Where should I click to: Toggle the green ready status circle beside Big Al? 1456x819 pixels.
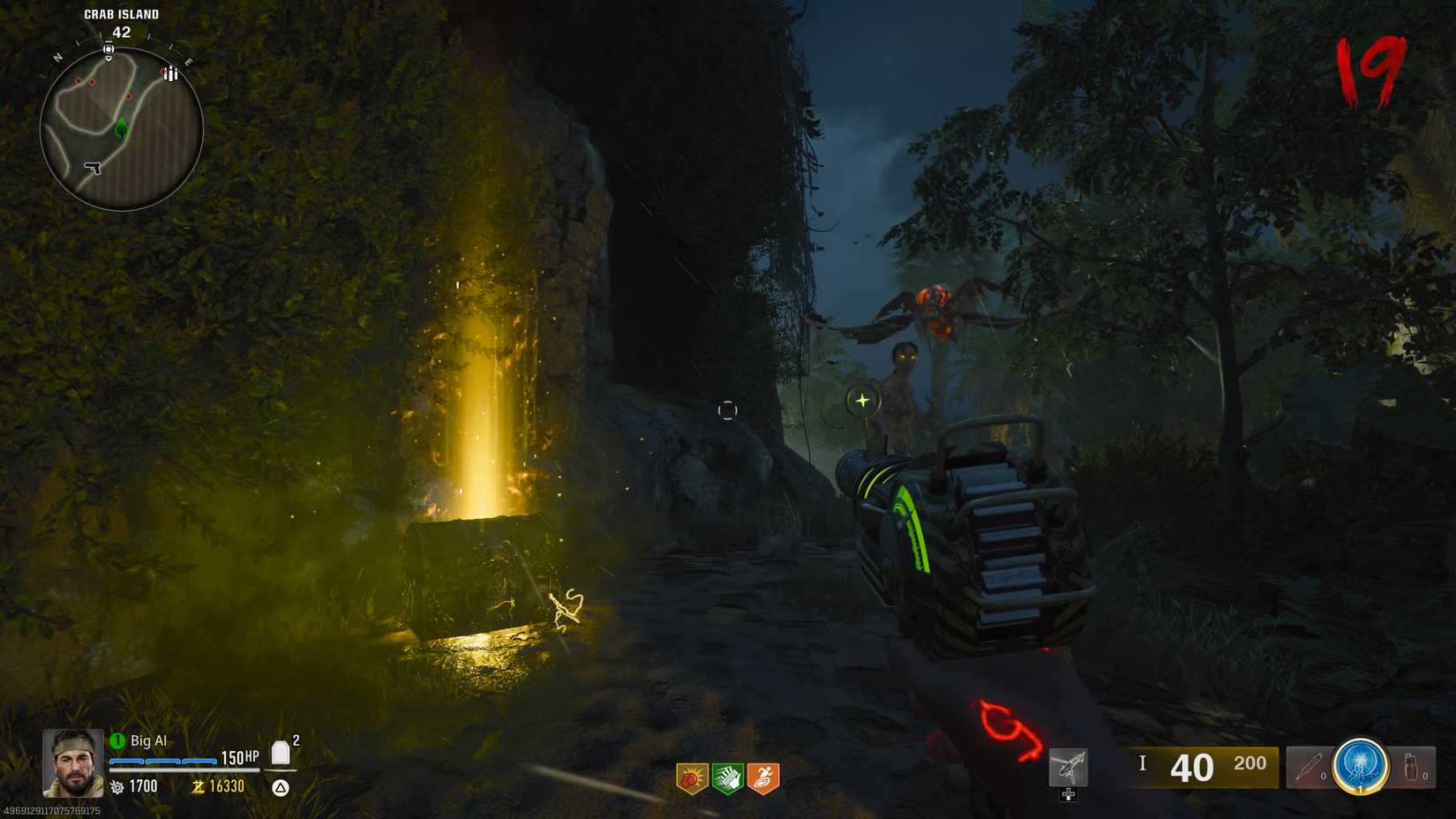[x=116, y=740]
